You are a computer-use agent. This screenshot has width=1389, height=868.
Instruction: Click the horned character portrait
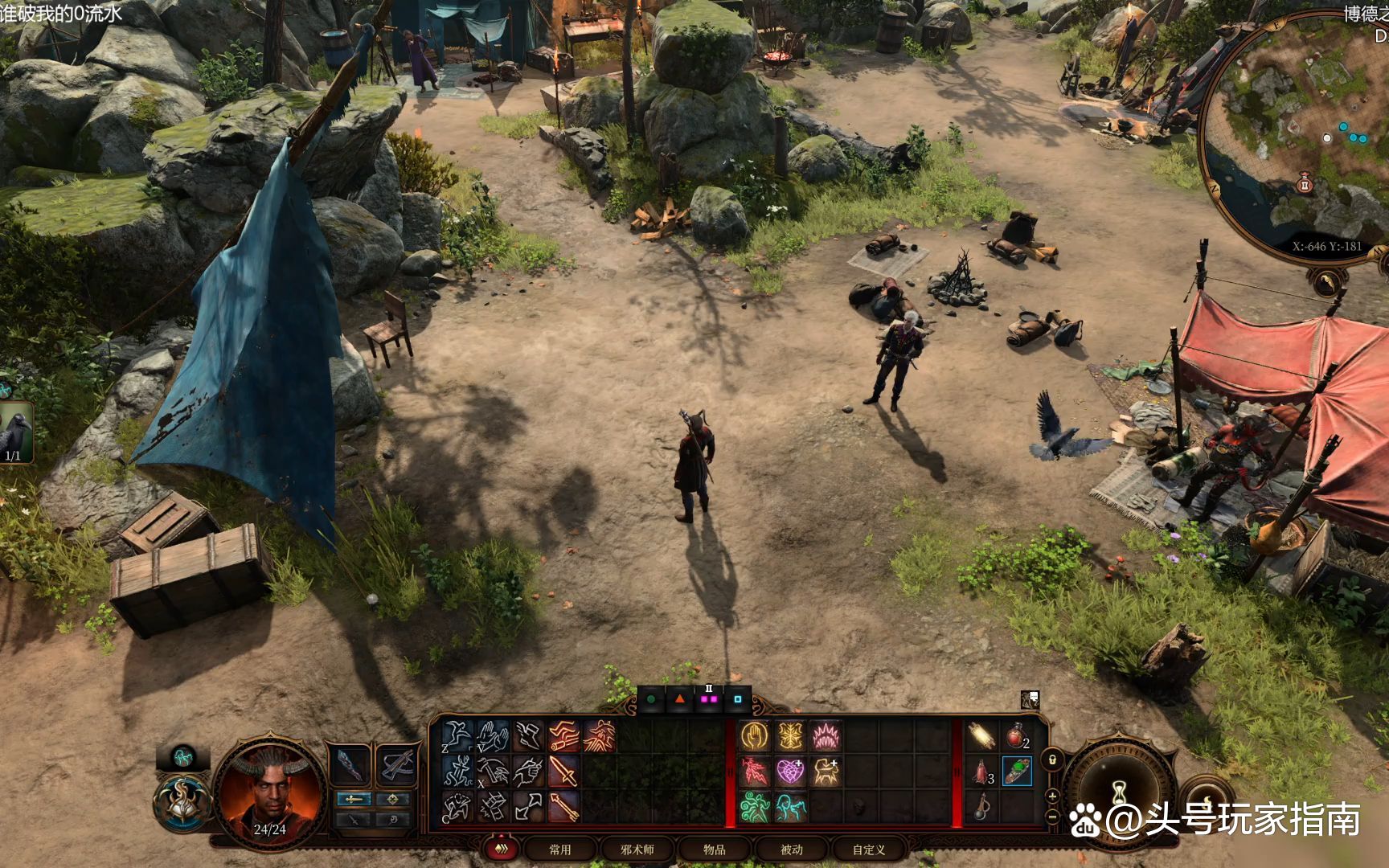pyautogui.click(x=269, y=793)
